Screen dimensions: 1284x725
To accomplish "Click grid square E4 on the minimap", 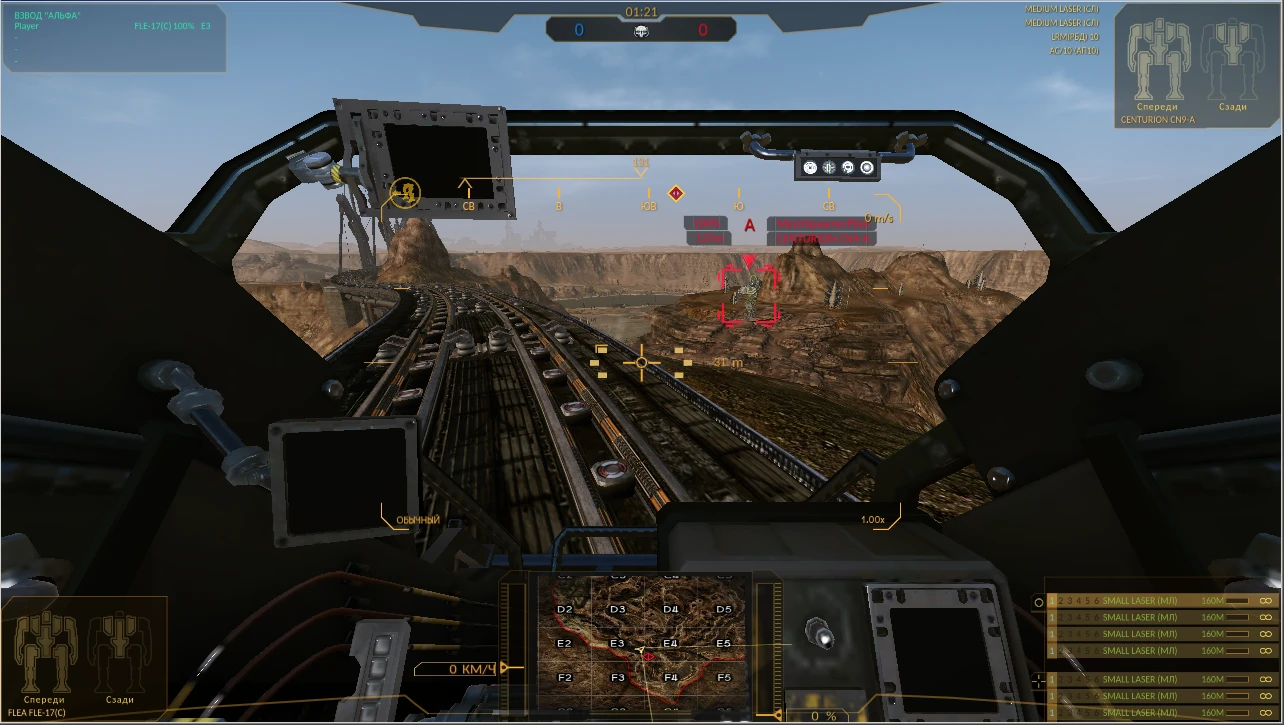I will pyautogui.click(x=671, y=644).
